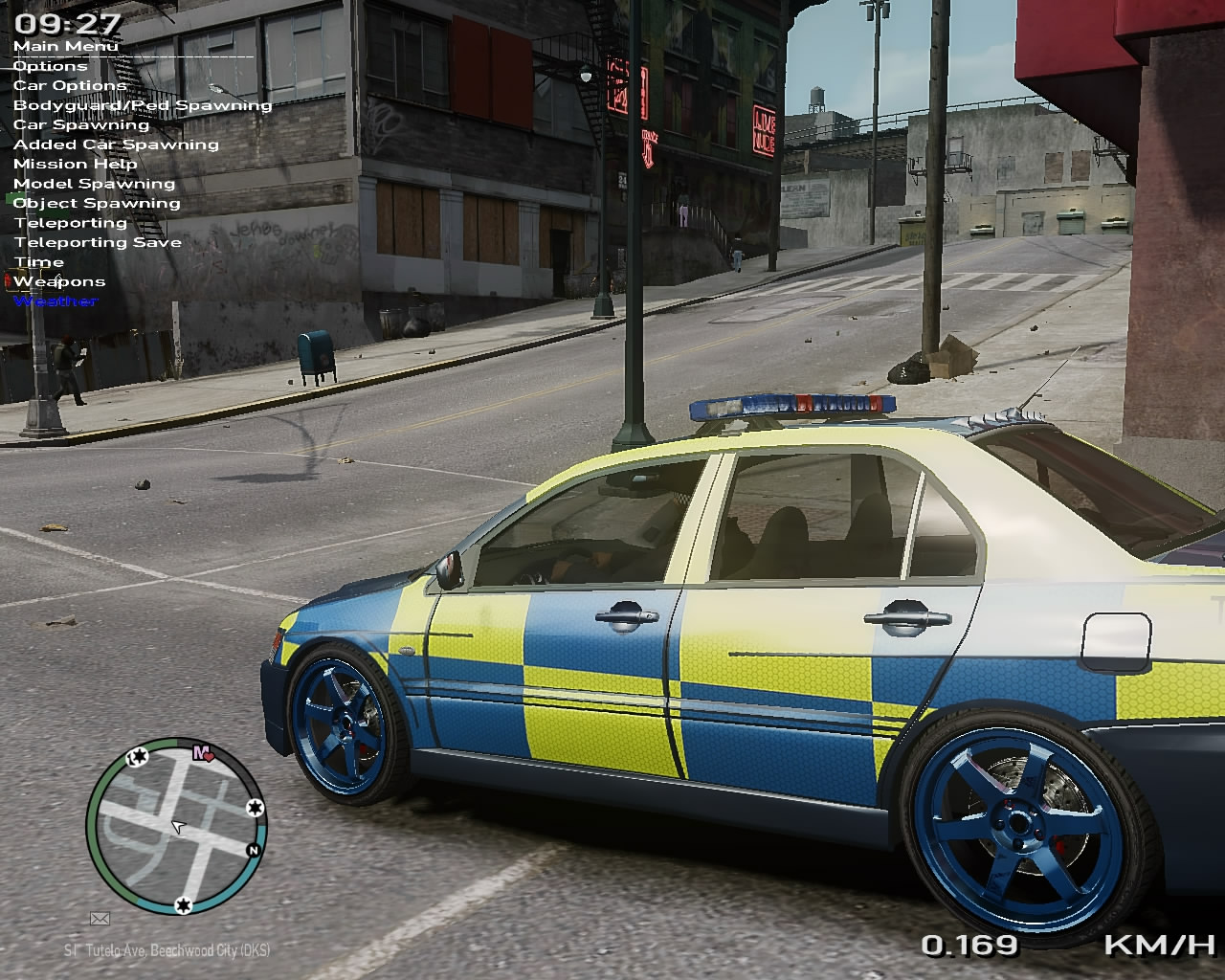Select Teleporting Save
Viewport: 1225px width, 980px height.
click(98, 242)
